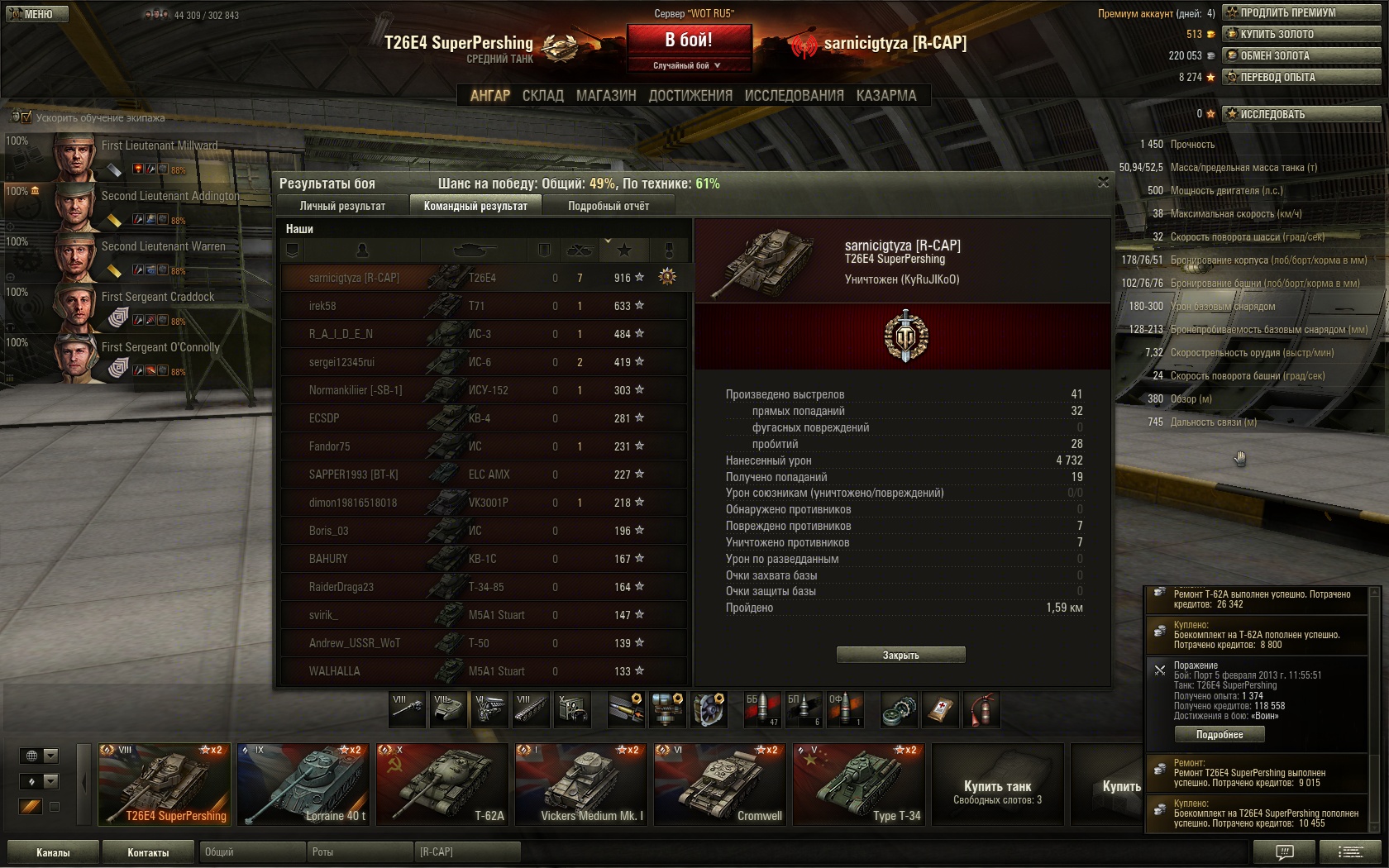Open the СКЛАД section
1389x868 pixels.
click(542, 96)
